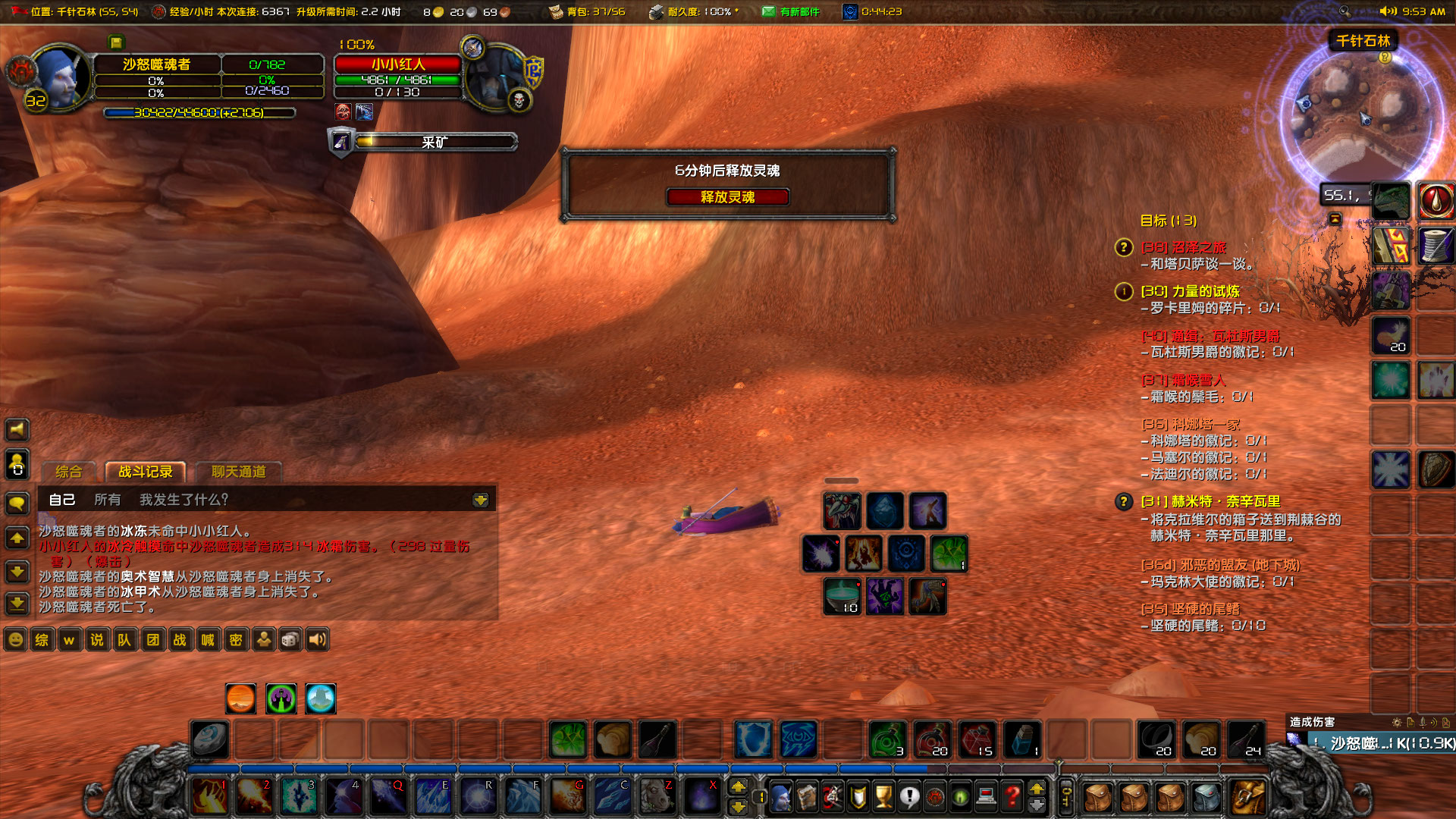Click the action bar page-up arrow
This screenshot has width=1456, height=819.
pyautogui.click(x=739, y=787)
